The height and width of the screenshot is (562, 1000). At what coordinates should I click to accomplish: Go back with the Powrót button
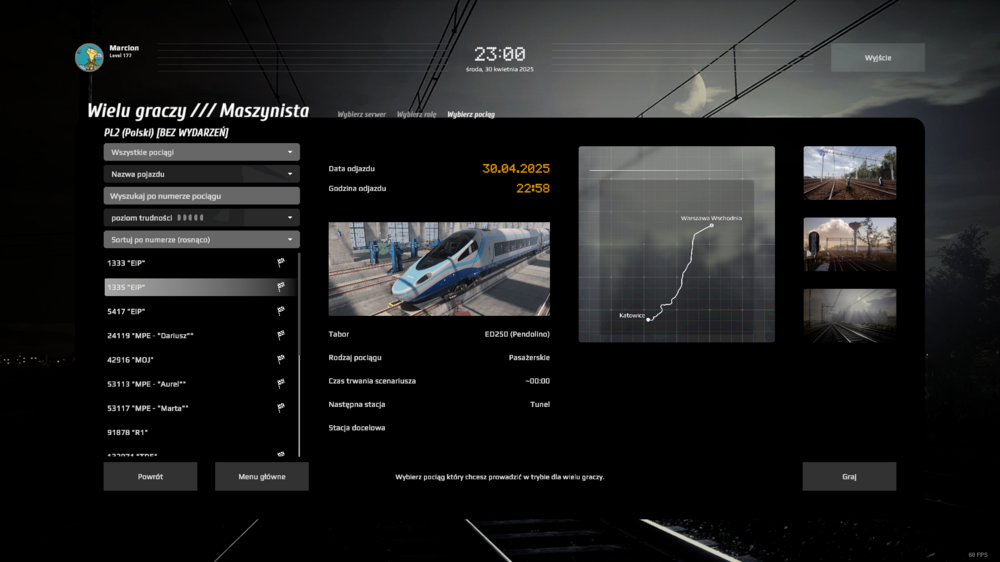click(x=150, y=477)
